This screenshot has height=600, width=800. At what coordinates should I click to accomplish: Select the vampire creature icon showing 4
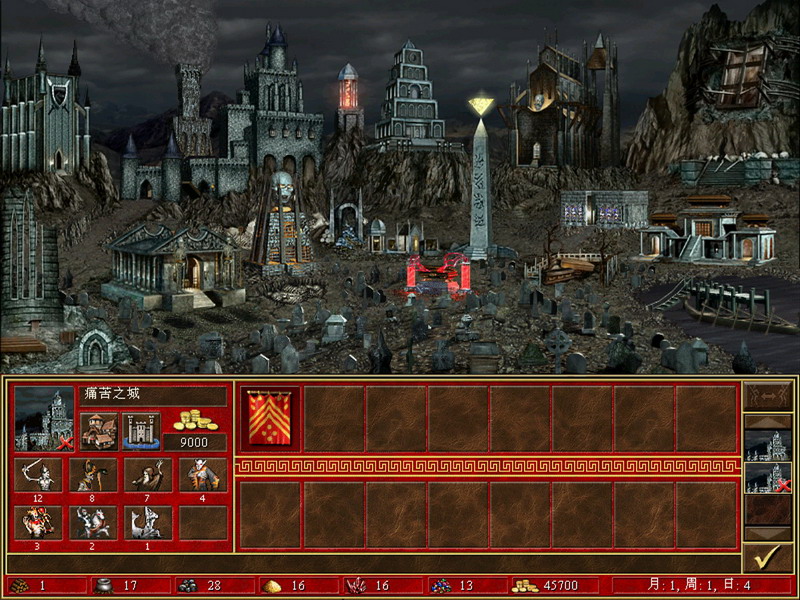[203, 473]
